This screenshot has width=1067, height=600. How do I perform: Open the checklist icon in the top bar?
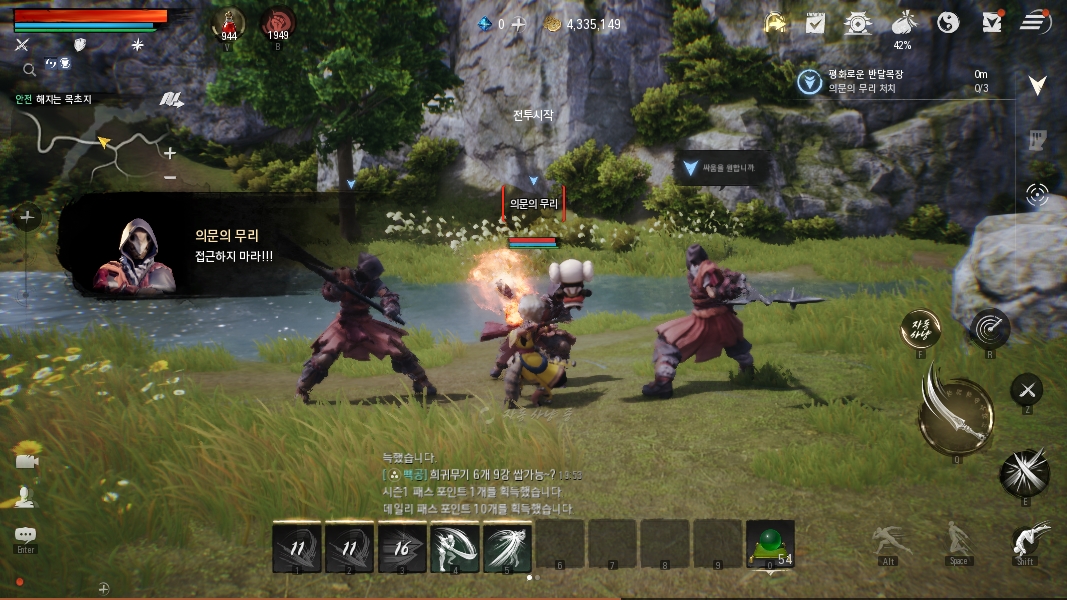(815, 22)
